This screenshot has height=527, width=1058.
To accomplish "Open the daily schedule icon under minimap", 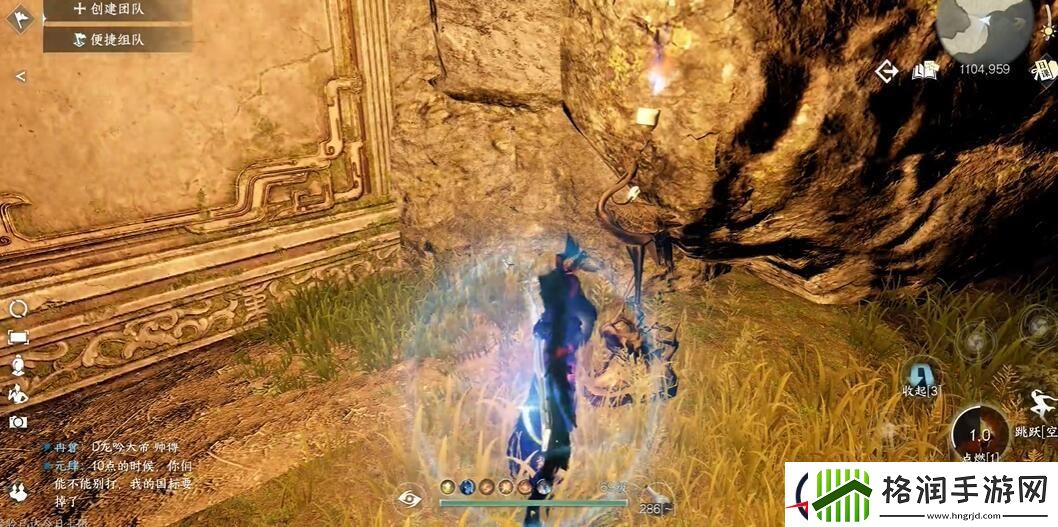I will (x=1046, y=70).
